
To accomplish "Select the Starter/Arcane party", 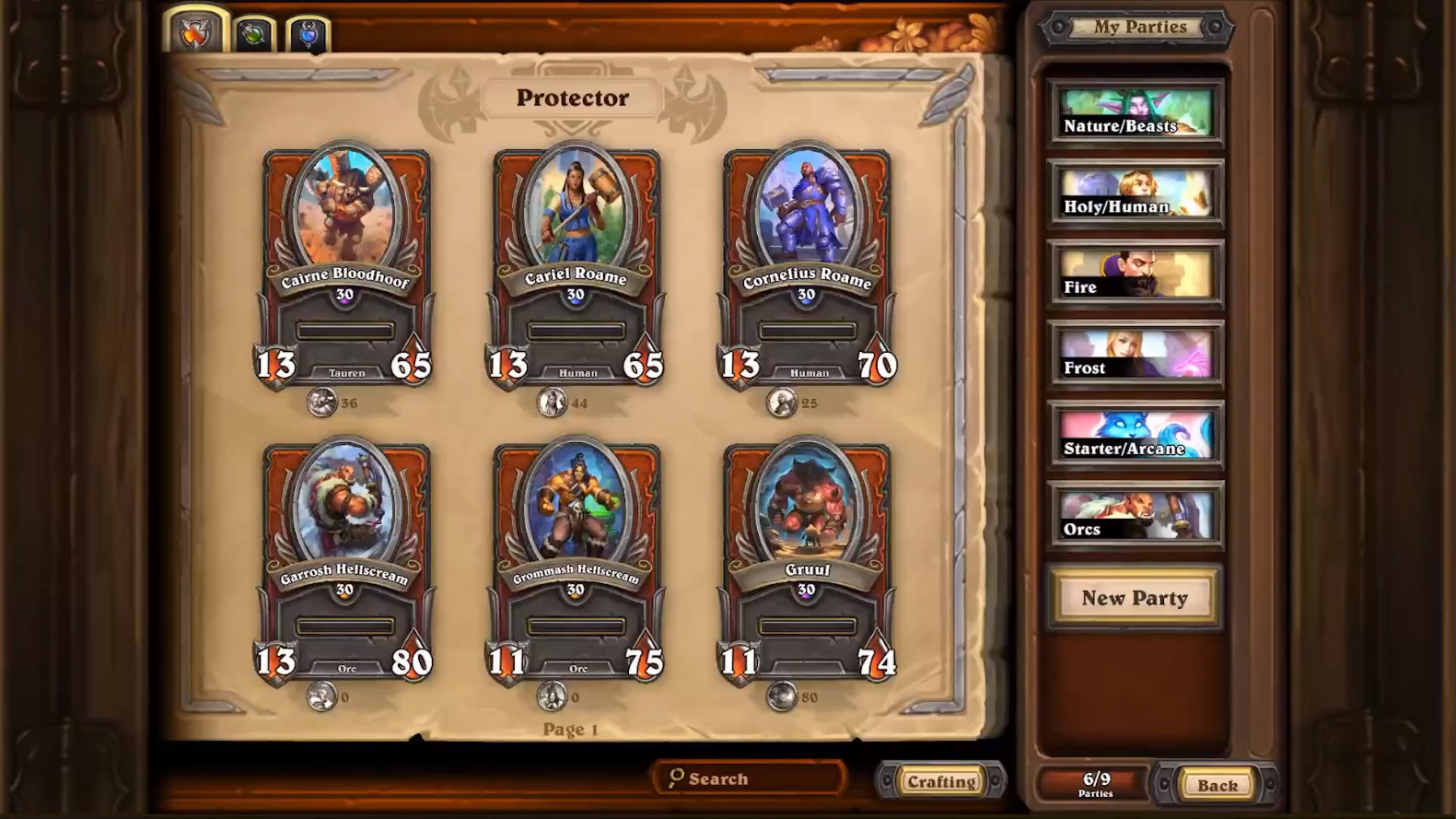I will click(1136, 436).
